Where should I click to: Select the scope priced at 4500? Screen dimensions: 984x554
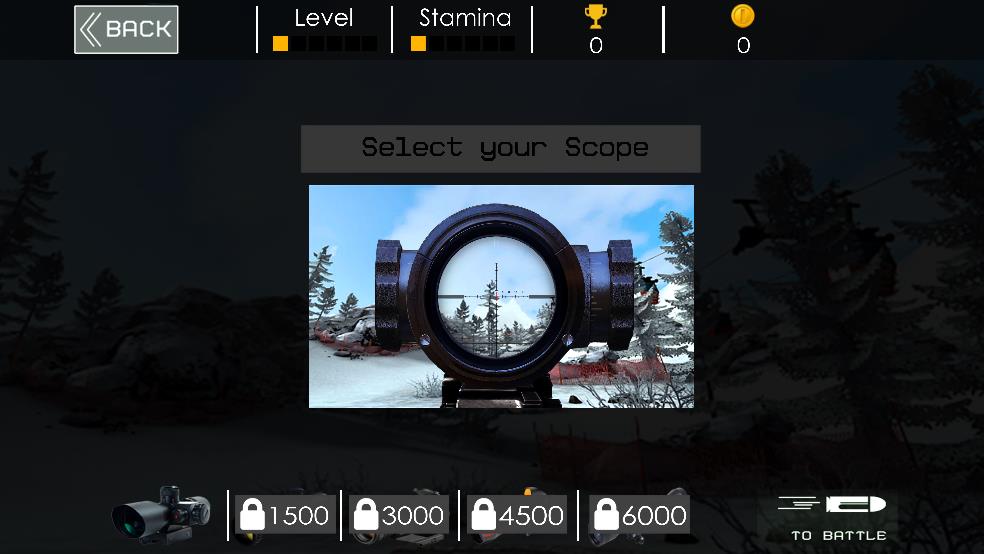pos(517,515)
